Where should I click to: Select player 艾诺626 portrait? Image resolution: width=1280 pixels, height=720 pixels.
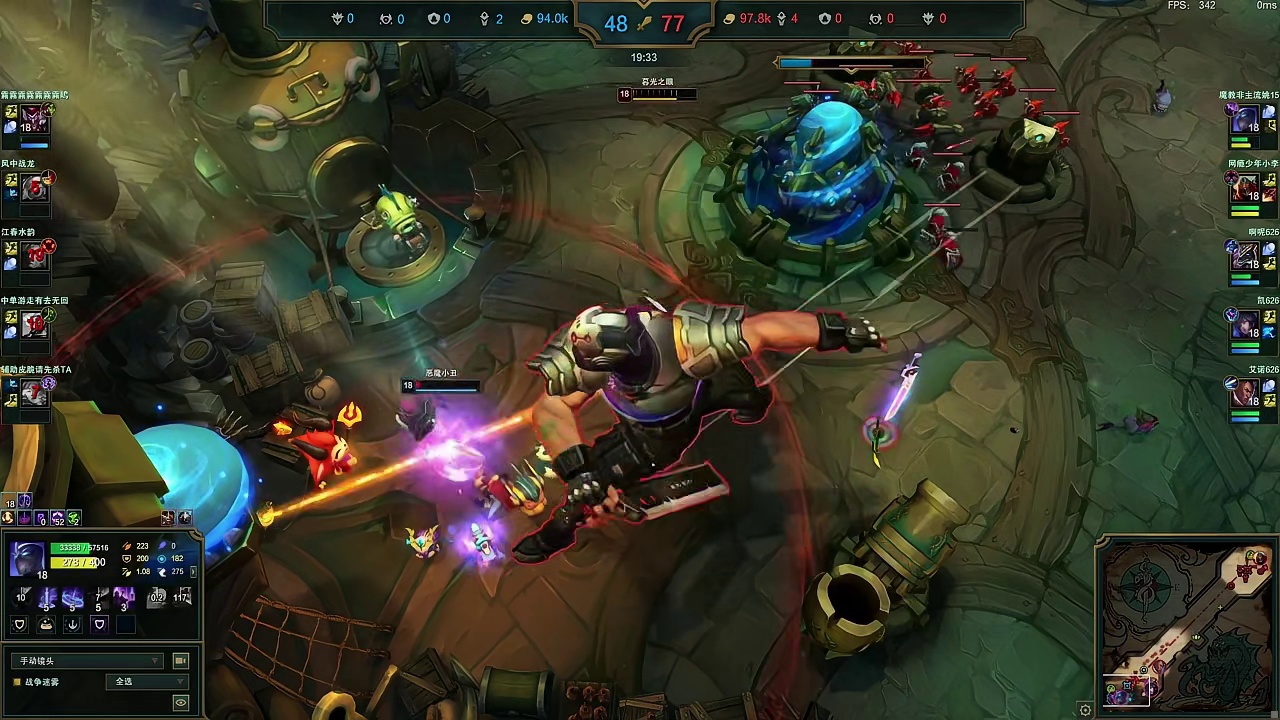(1245, 393)
